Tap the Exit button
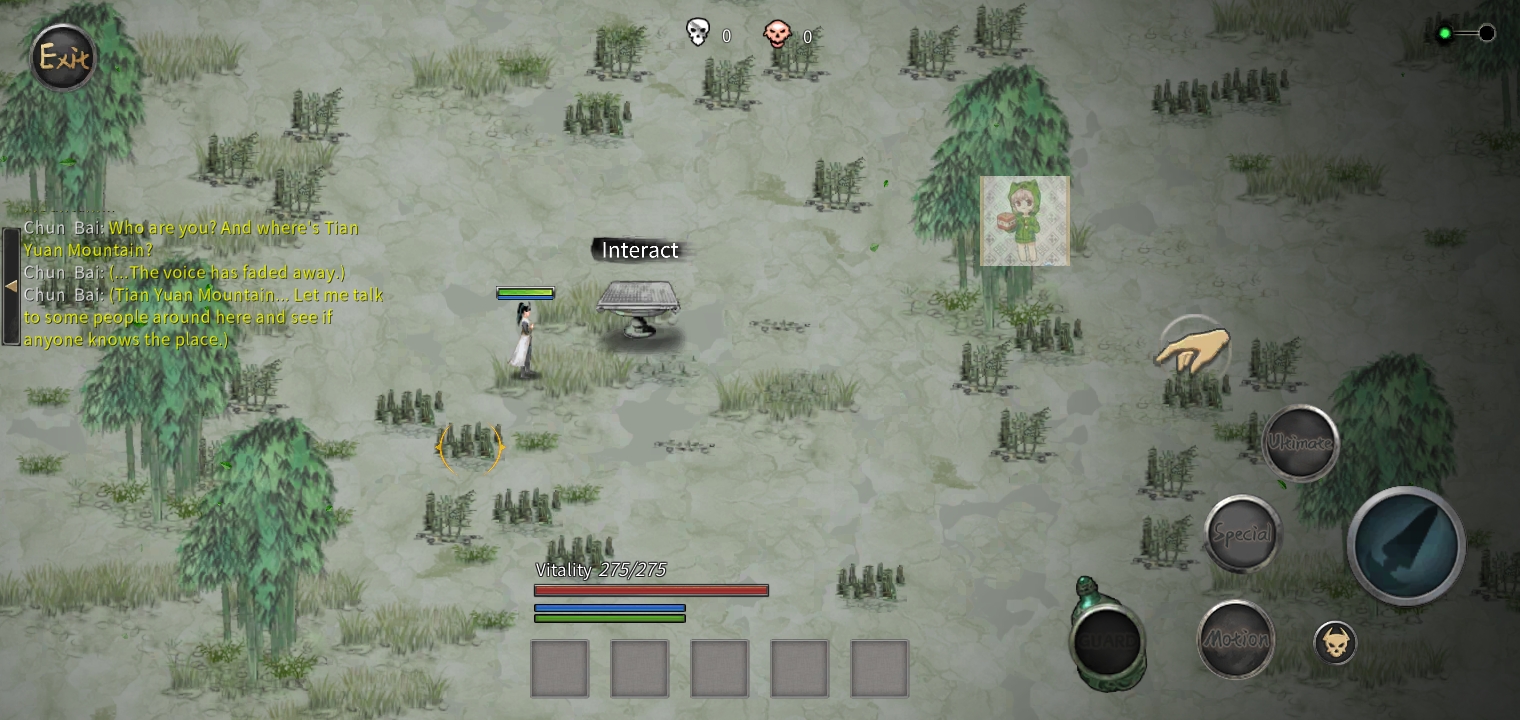Screen dimensions: 1520x720 pyautogui.click(x=64, y=57)
